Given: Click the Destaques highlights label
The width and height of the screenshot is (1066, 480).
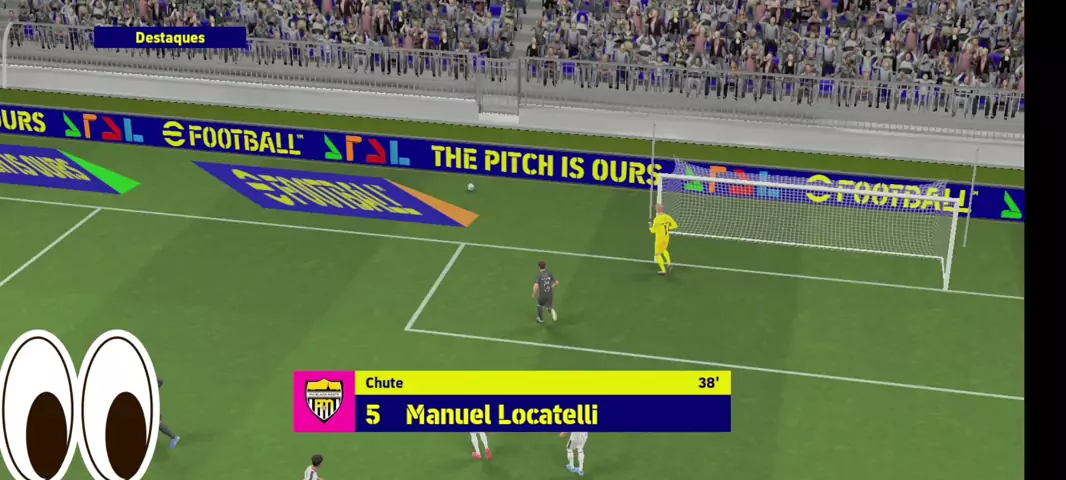Looking at the screenshot, I should tap(170, 38).
